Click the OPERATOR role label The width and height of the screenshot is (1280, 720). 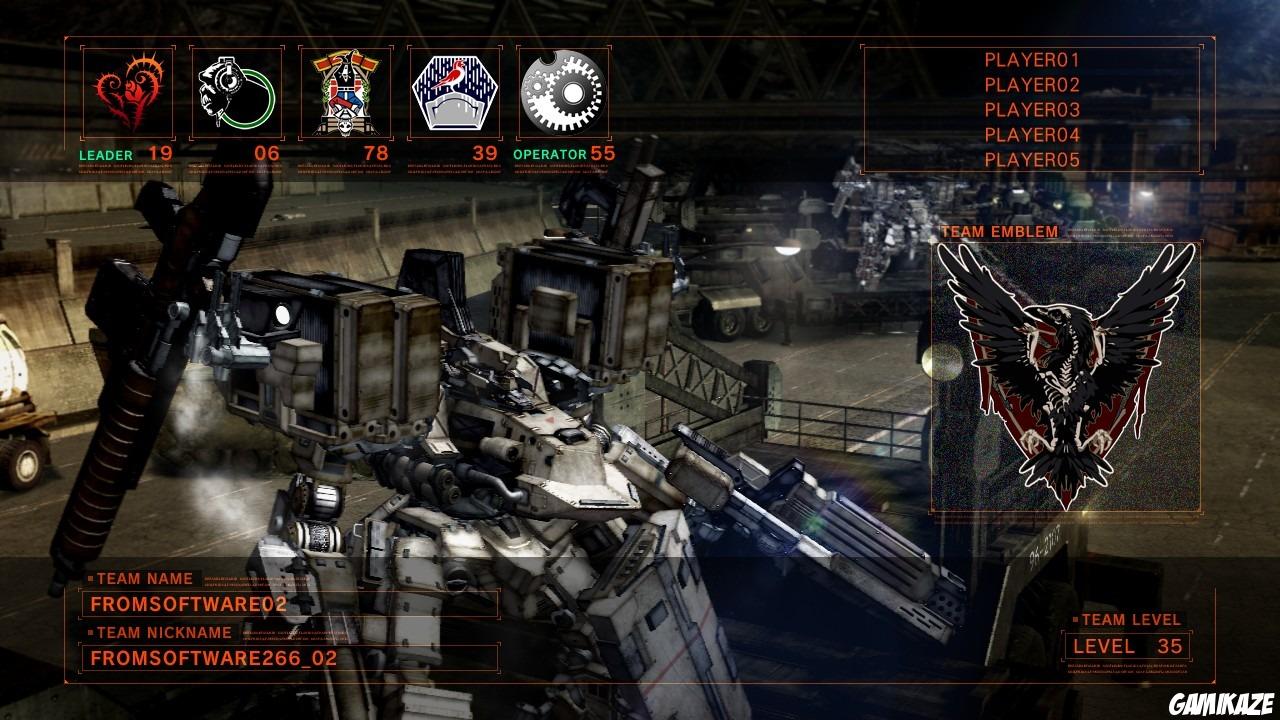pyautogui.click(x=549, y=152)
